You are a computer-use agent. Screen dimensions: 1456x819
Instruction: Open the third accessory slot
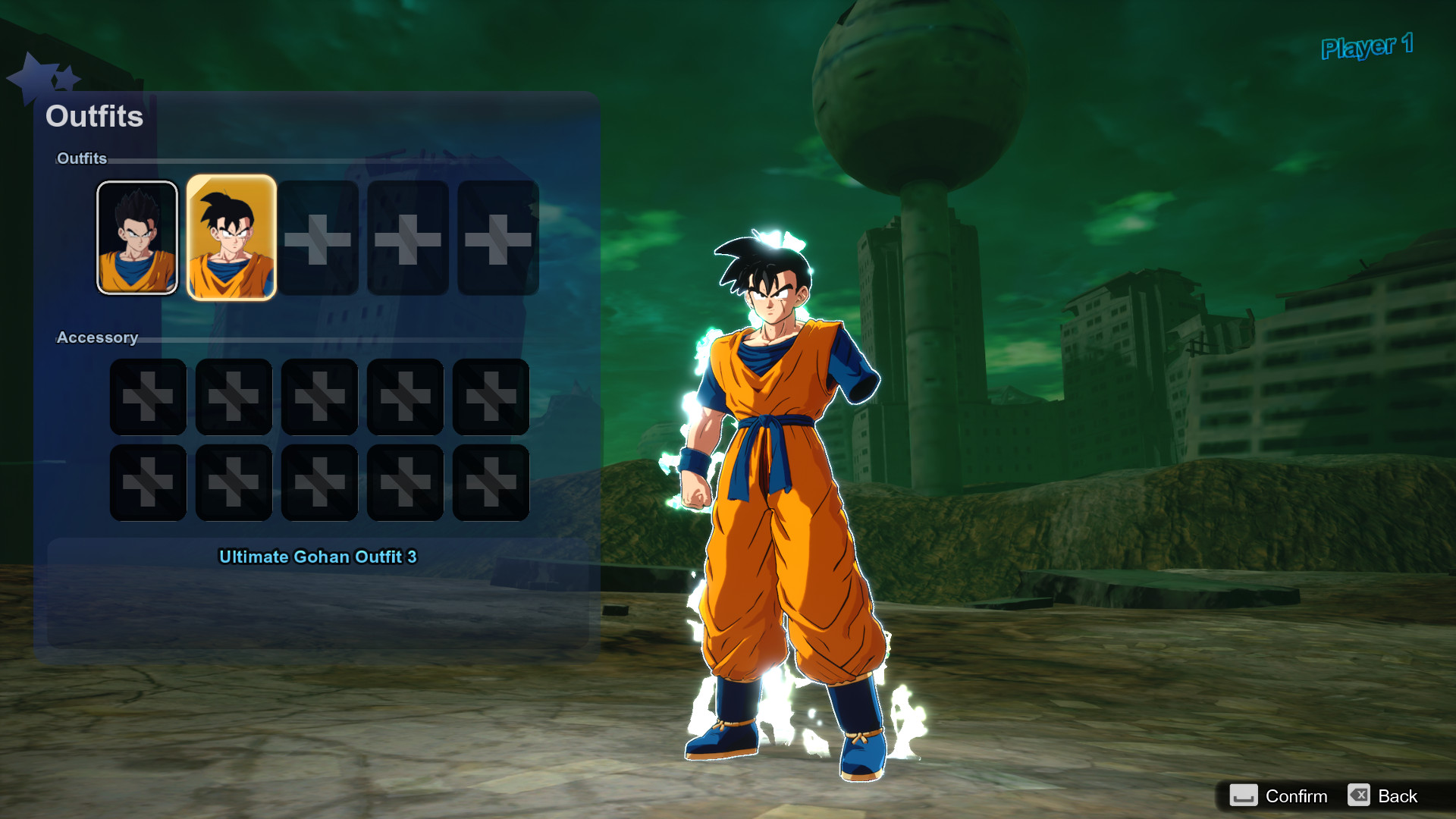tap(319, 397)
